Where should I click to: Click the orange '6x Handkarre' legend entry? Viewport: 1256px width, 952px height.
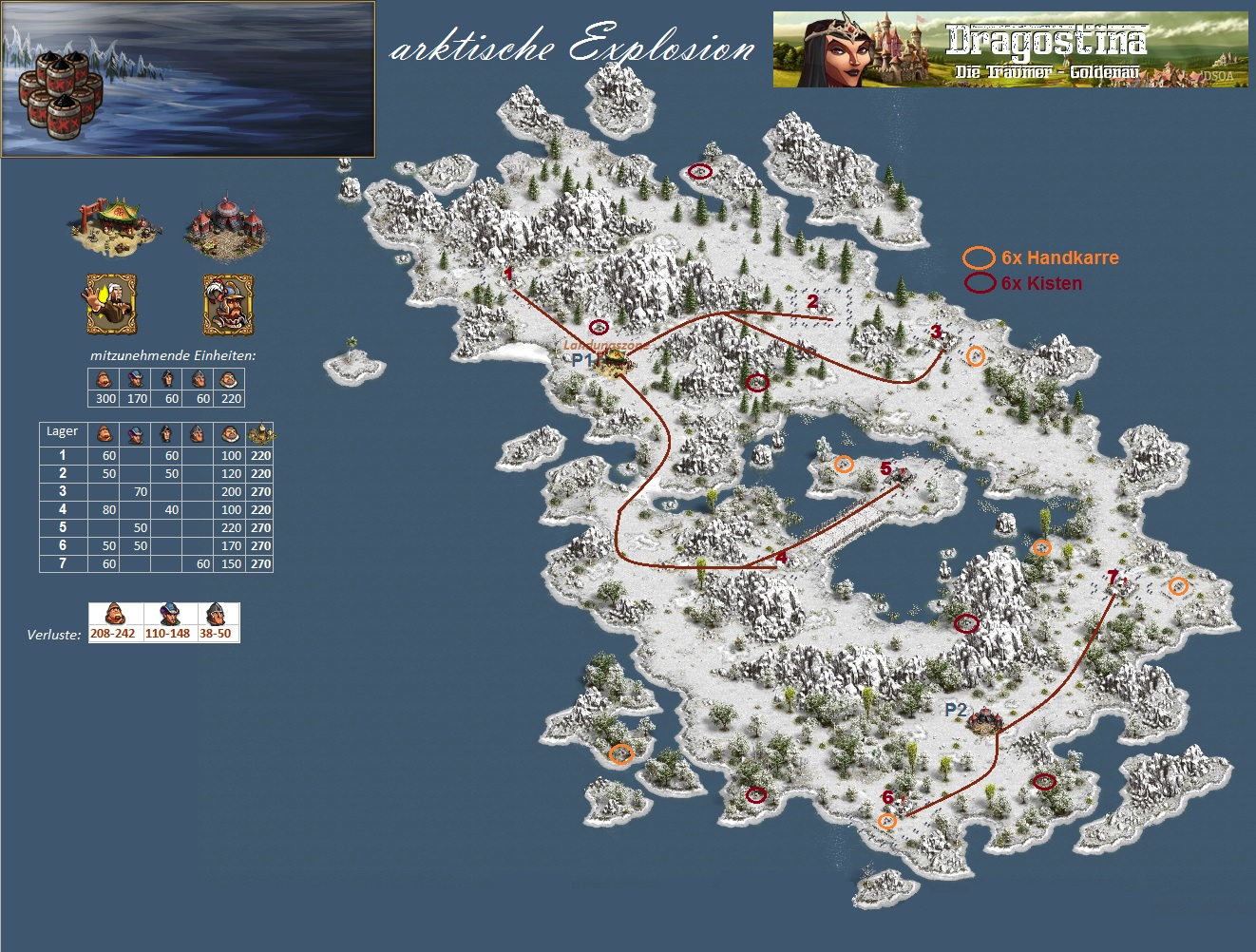tap(1041, 257)
